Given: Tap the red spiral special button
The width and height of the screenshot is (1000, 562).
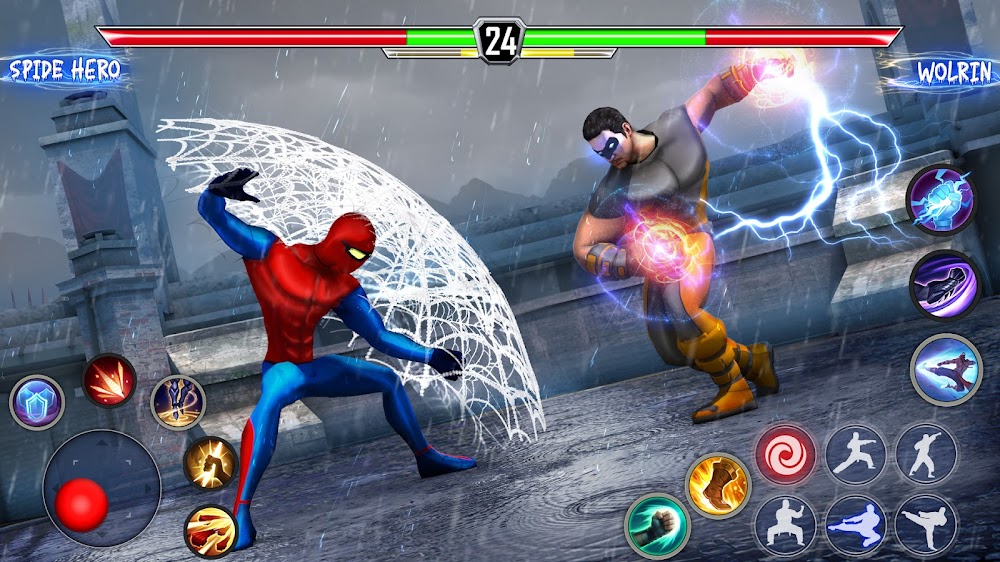Looking at the screenshot, I should 785,454.
